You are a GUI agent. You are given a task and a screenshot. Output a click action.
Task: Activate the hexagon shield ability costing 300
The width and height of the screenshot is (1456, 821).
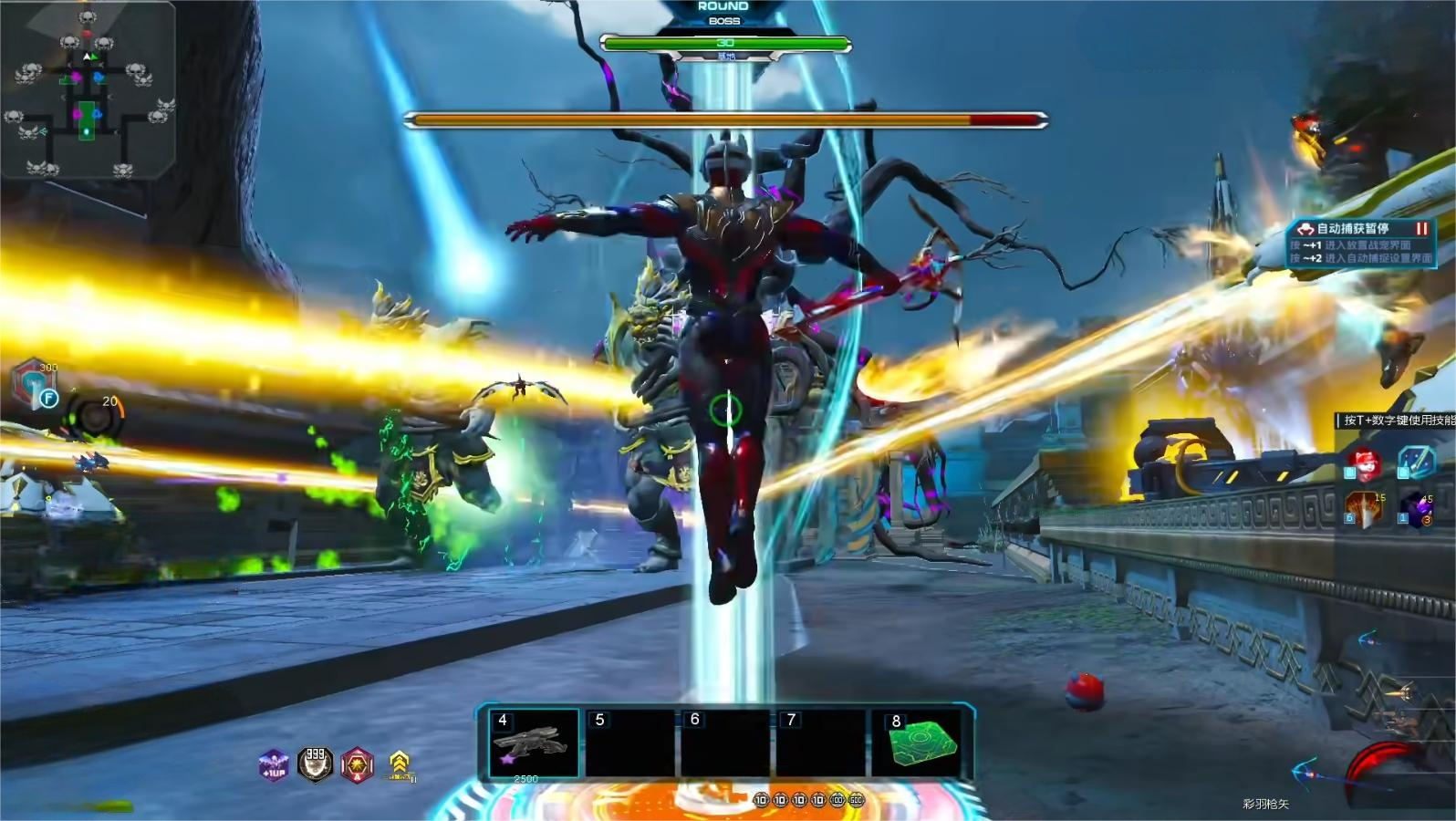(x=35, y=383)
